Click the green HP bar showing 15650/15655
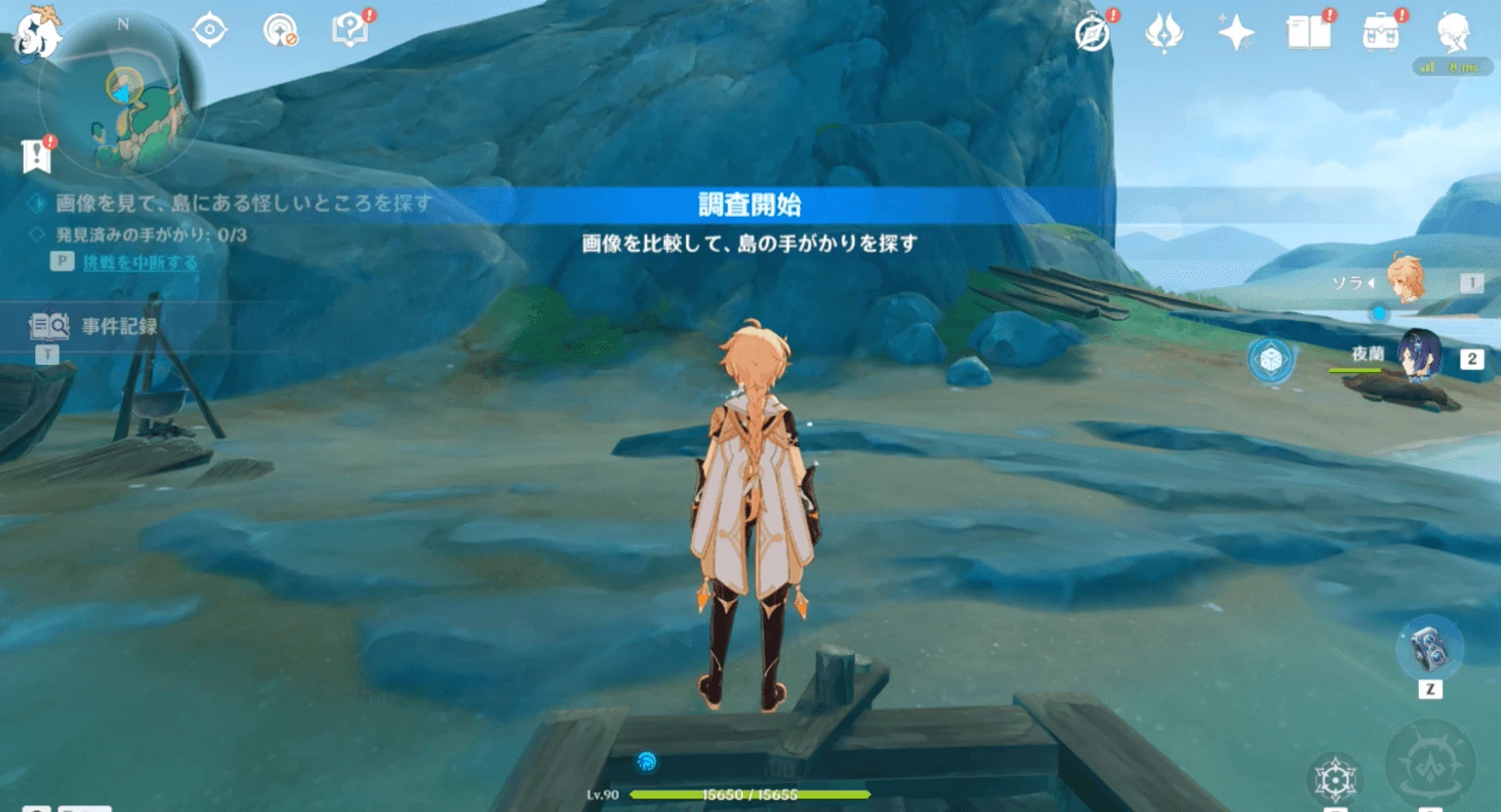1501x812 pixels. pyautogui.click(x=750, y=793)
